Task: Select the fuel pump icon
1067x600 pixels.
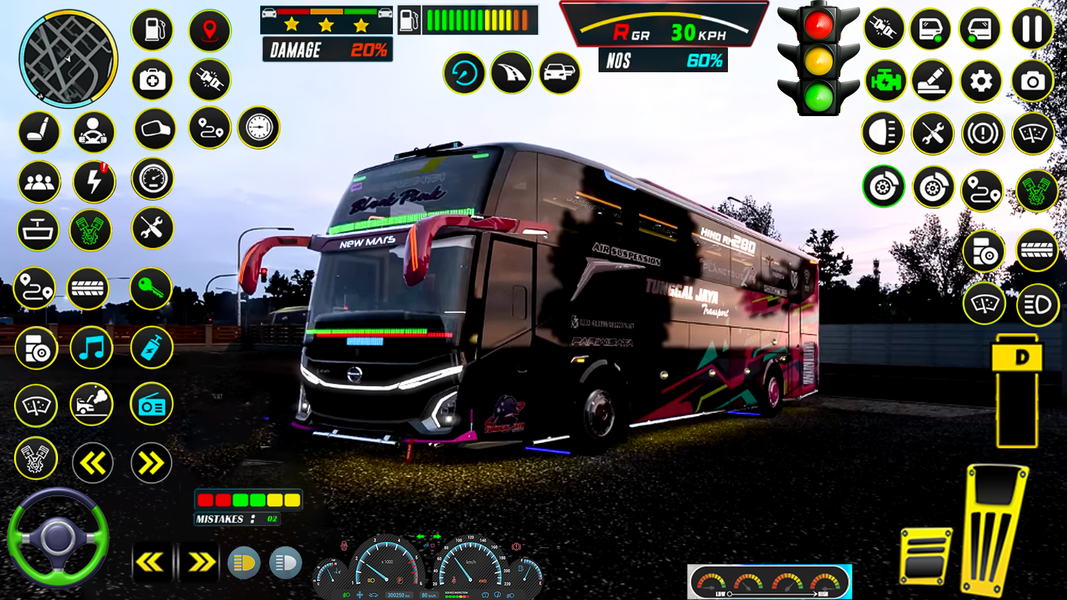Action: pyautogui.click(x=152, y=30)
